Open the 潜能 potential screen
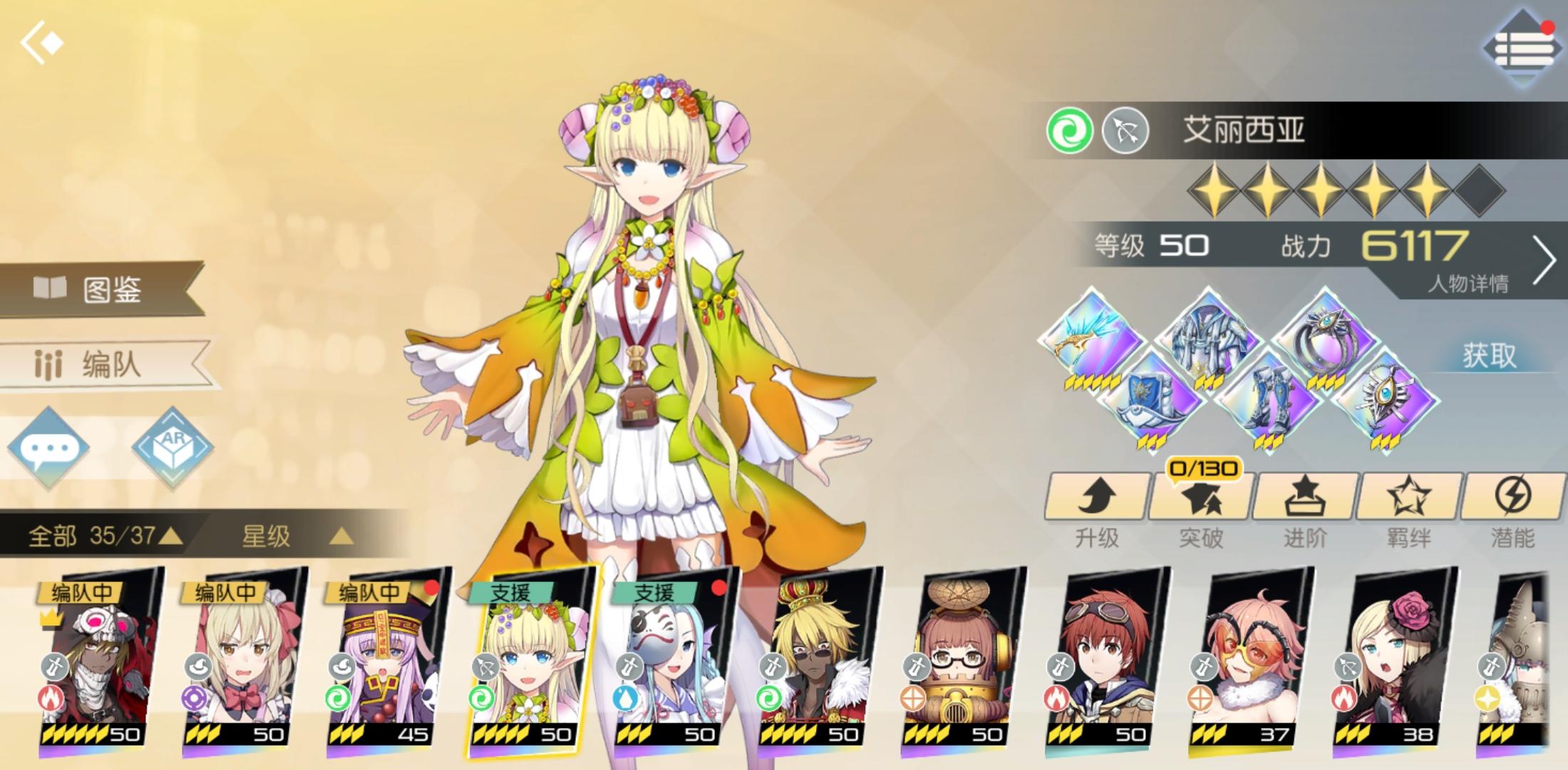This screenshot has width=1568, height=770. coord(1512,508)
